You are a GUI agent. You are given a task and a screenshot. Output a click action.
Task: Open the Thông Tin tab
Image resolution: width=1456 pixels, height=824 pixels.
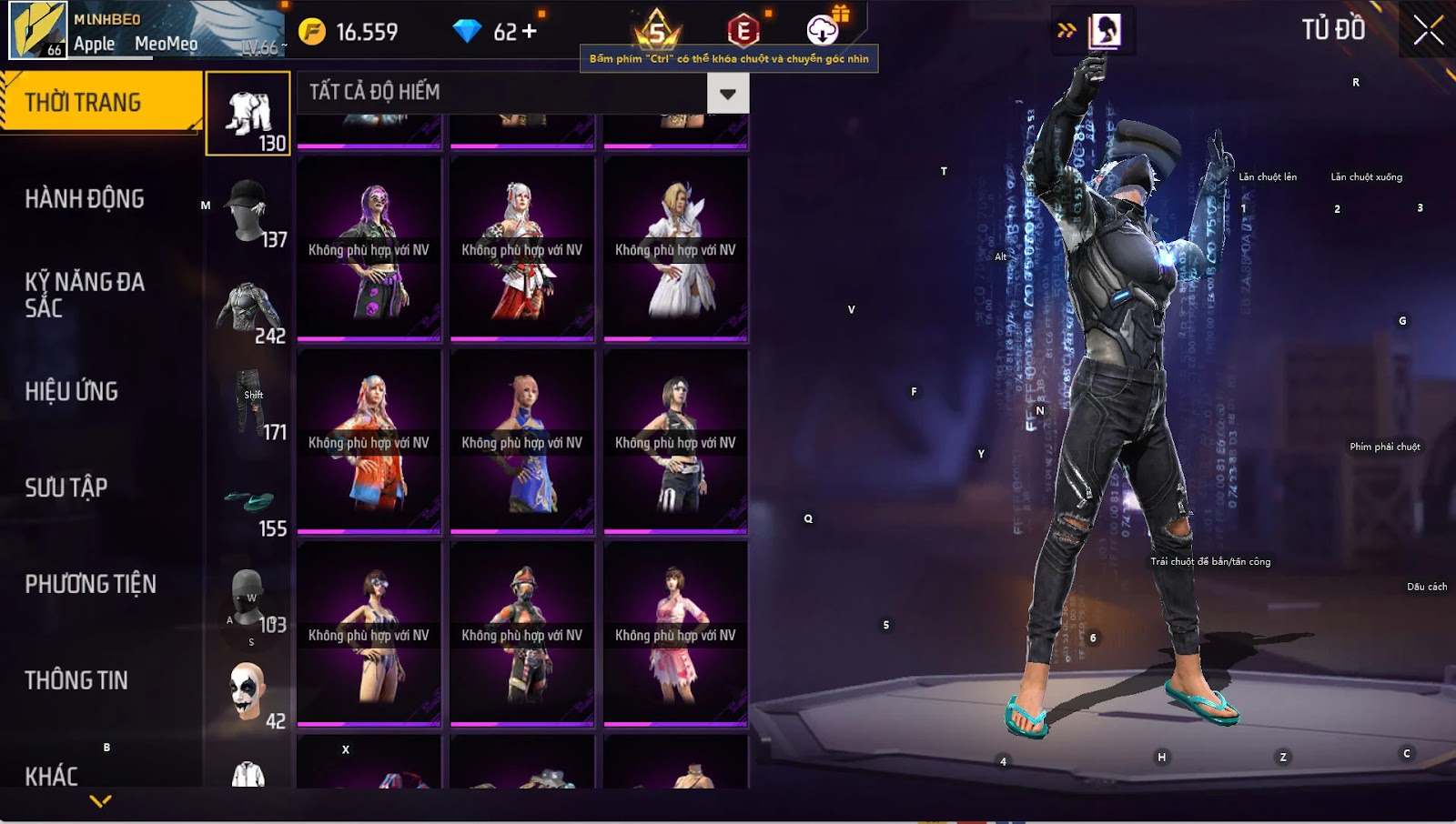click(x=76, y=680)
